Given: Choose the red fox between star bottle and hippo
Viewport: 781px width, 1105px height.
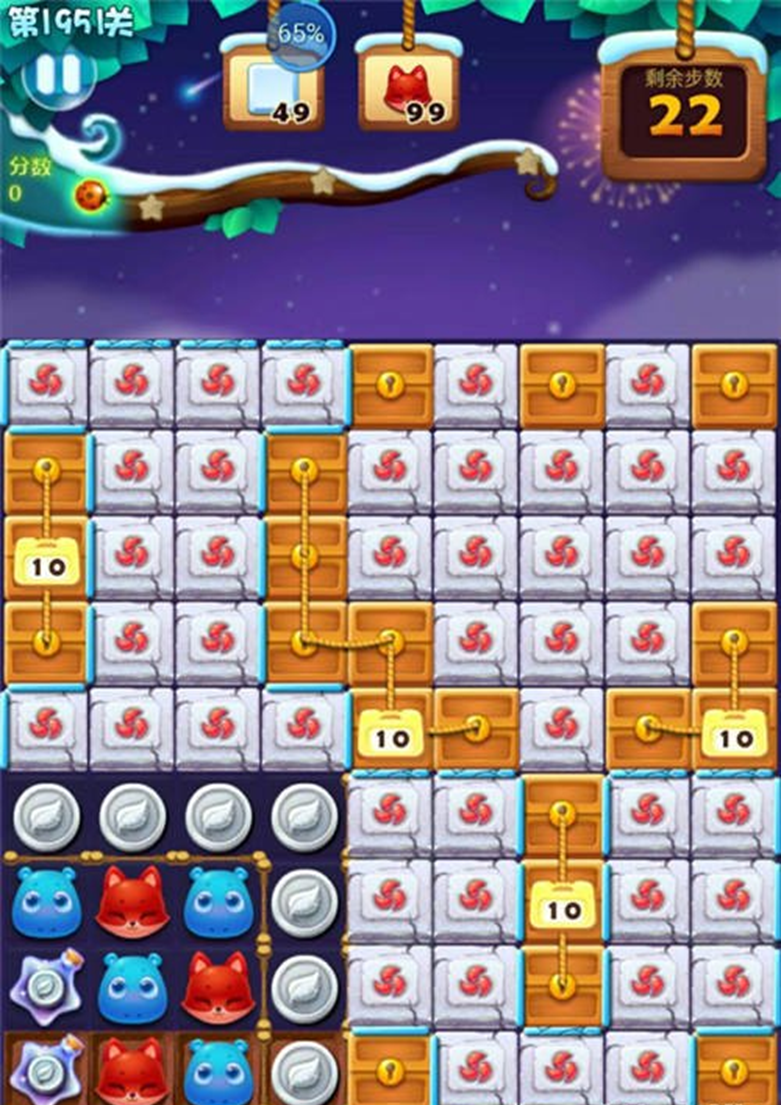Looking at the screenshot, I should pos(131,1070).
